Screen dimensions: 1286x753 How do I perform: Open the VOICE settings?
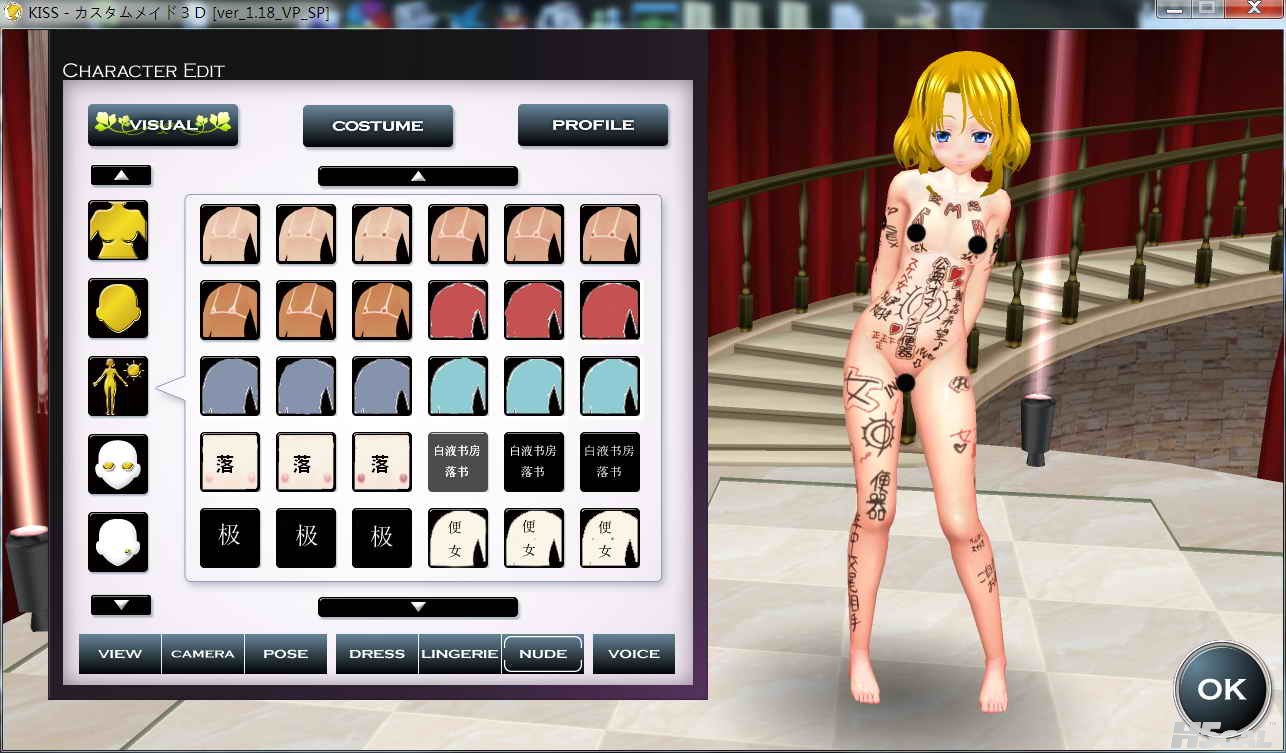pyautogui.click(x=634, y=654)
